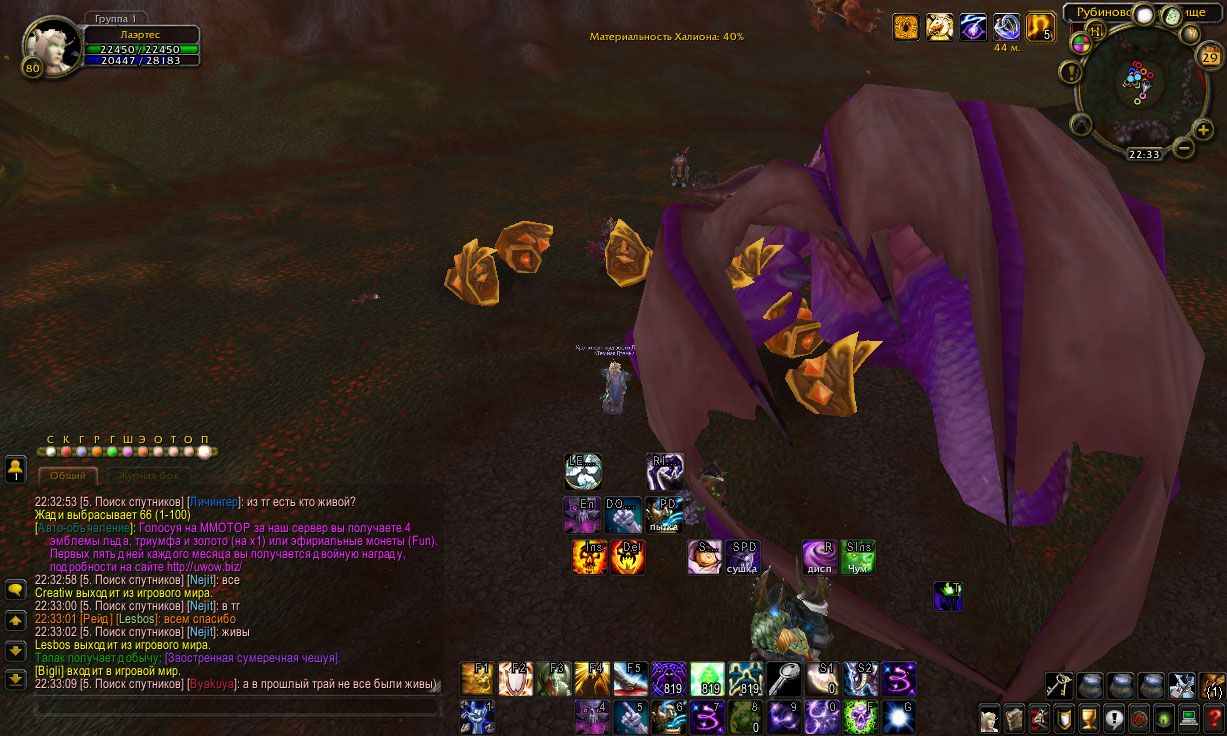This screenshot has height=736, width=1227.
Task: Open the red question mark help button
Action: click(x=1214, y=718)
